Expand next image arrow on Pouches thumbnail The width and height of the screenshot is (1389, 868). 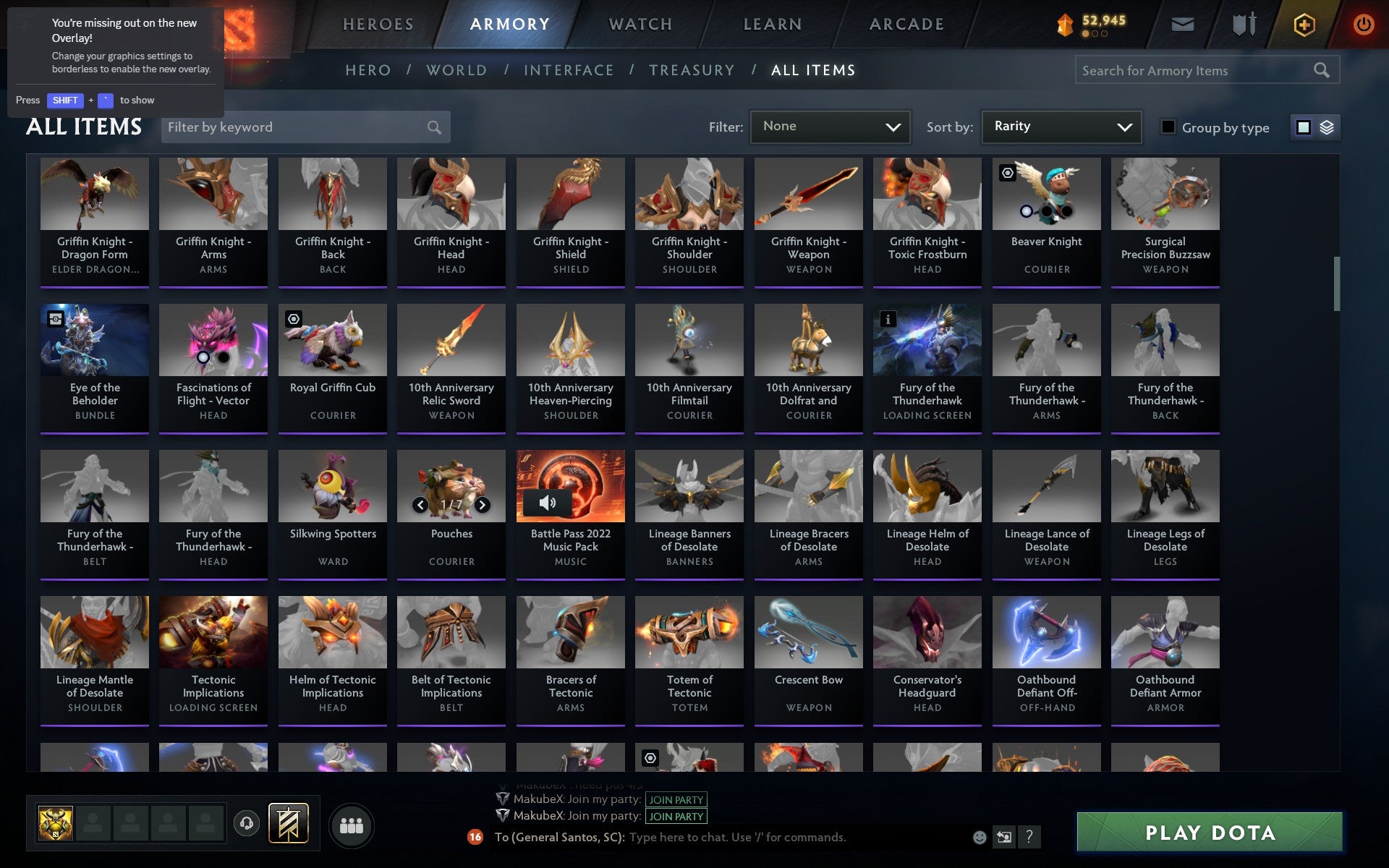click(x=484, y=506)
